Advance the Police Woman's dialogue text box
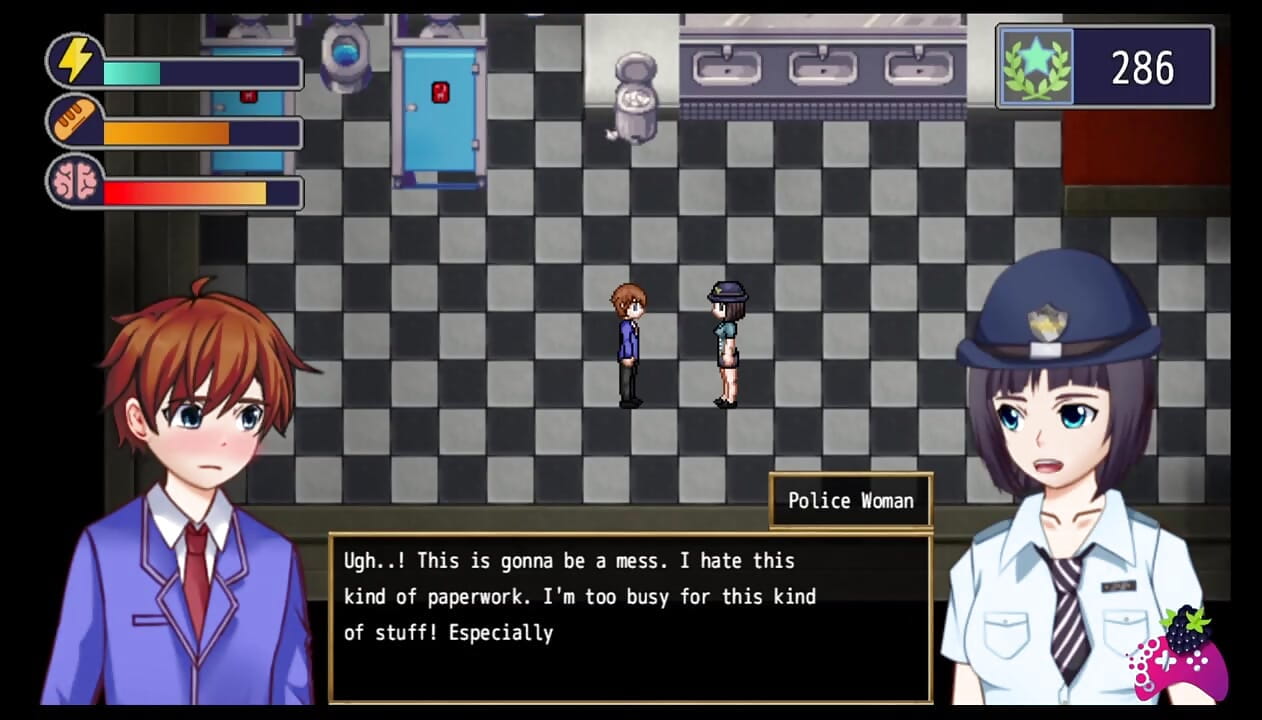The image size is (1262, 720). tap(630, 617)
